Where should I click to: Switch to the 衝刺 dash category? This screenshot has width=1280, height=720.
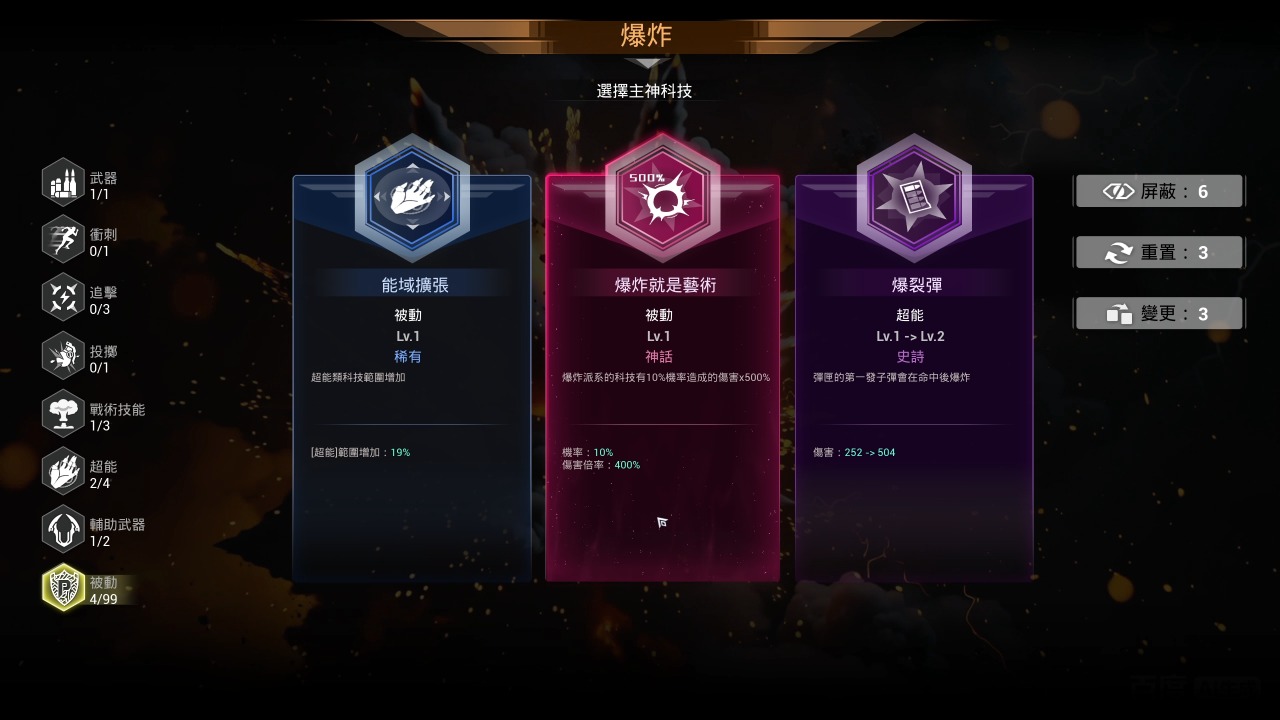click(64, 240)
